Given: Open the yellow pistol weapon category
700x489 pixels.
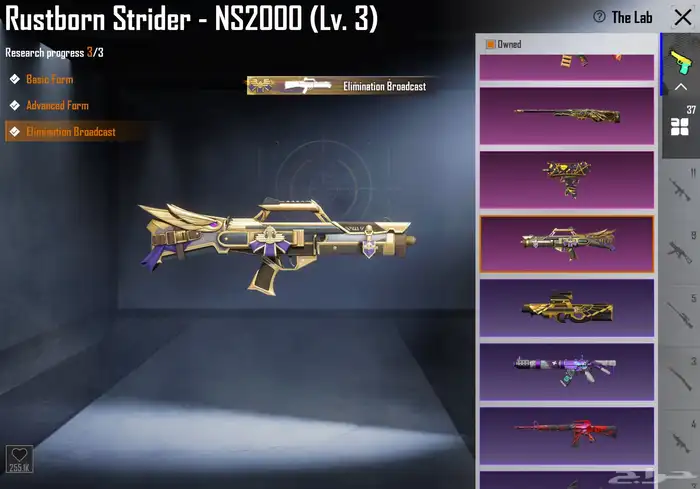Looking at the screenshot, I should (x=680, y=61).
